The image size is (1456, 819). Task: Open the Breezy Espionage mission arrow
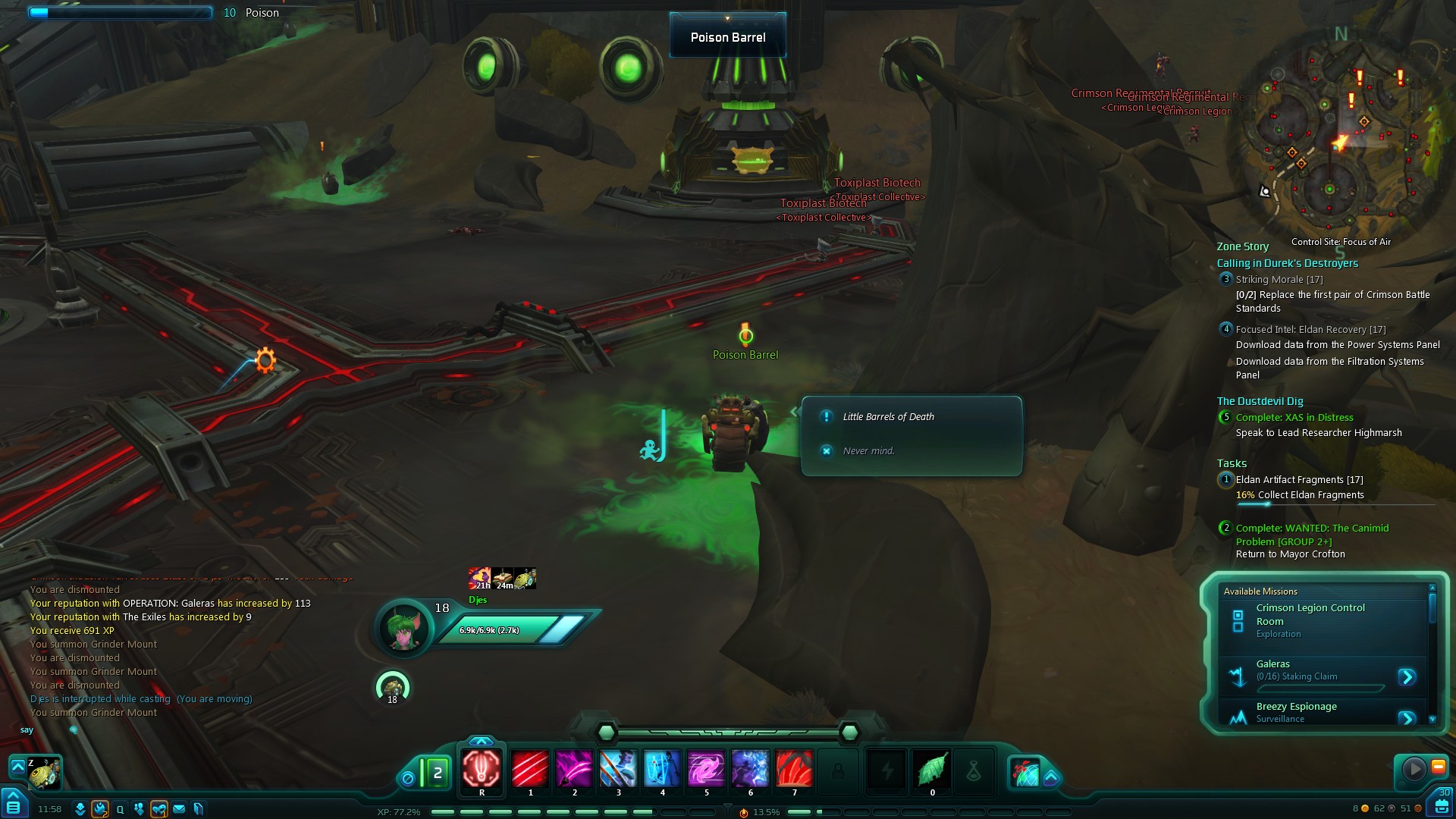click(x=1407, y=717)
